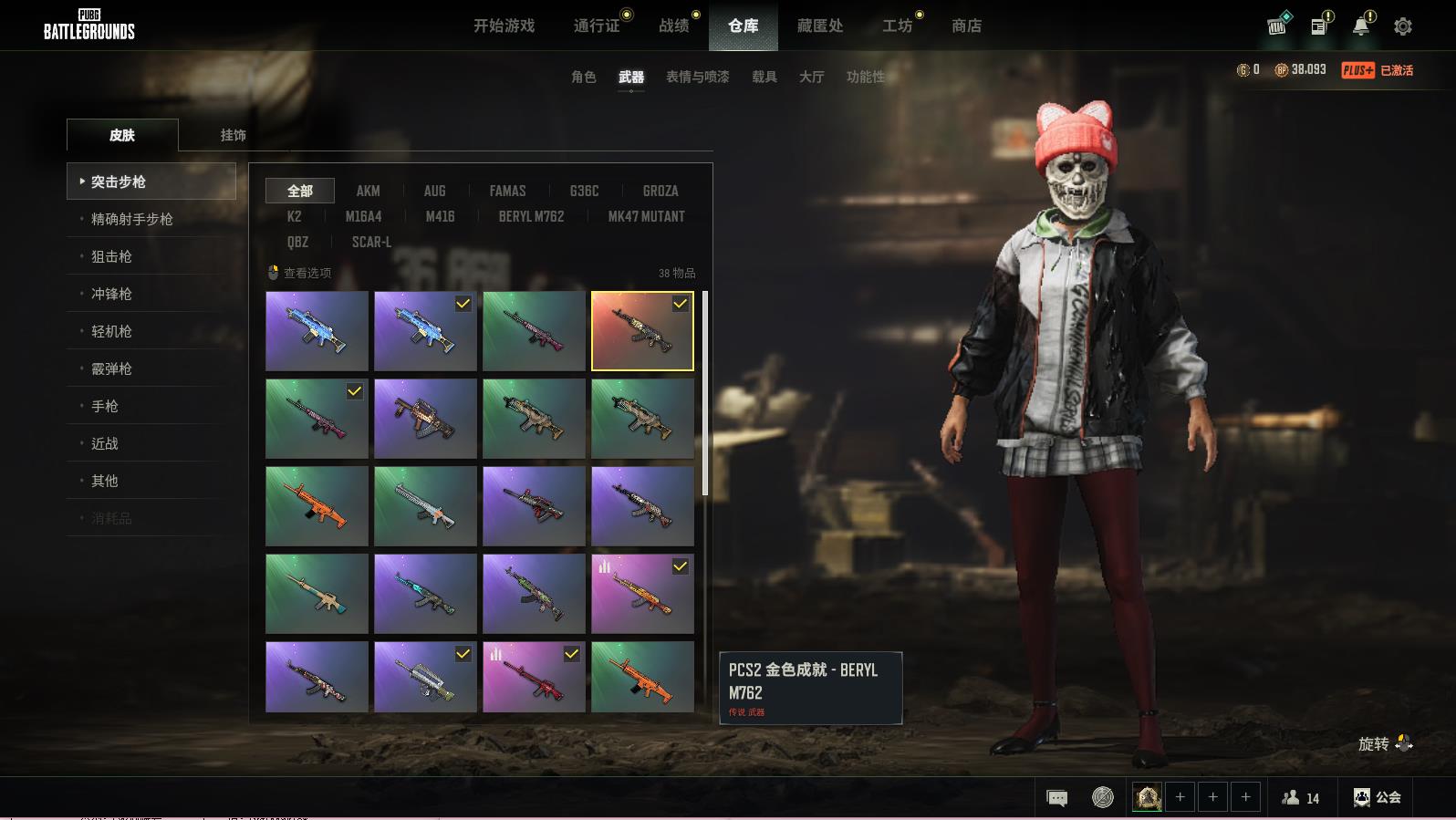Switch to the 挂饰 charms tab
Screen dimensions: 1456x820
coord(234,135)
